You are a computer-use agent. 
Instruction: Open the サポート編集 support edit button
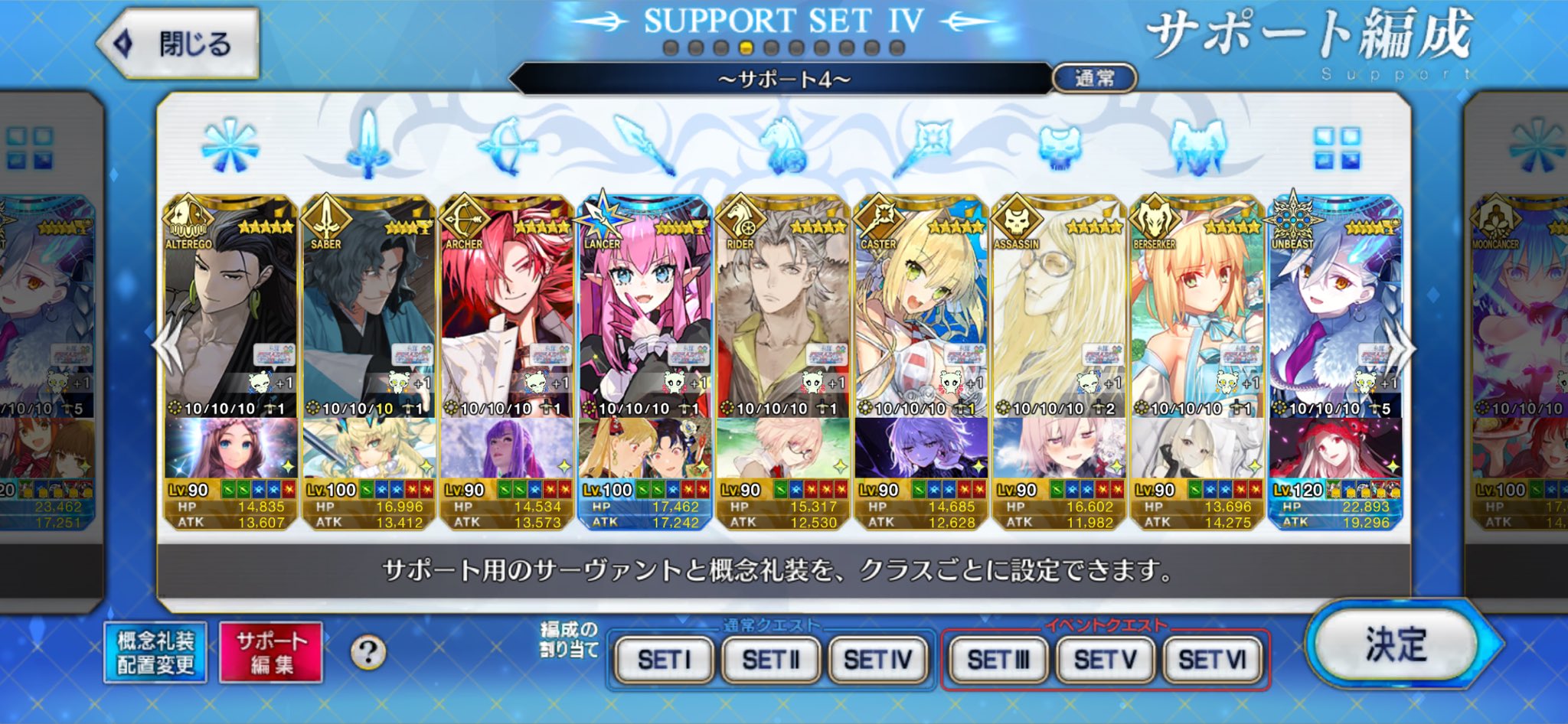pos(270,652)
